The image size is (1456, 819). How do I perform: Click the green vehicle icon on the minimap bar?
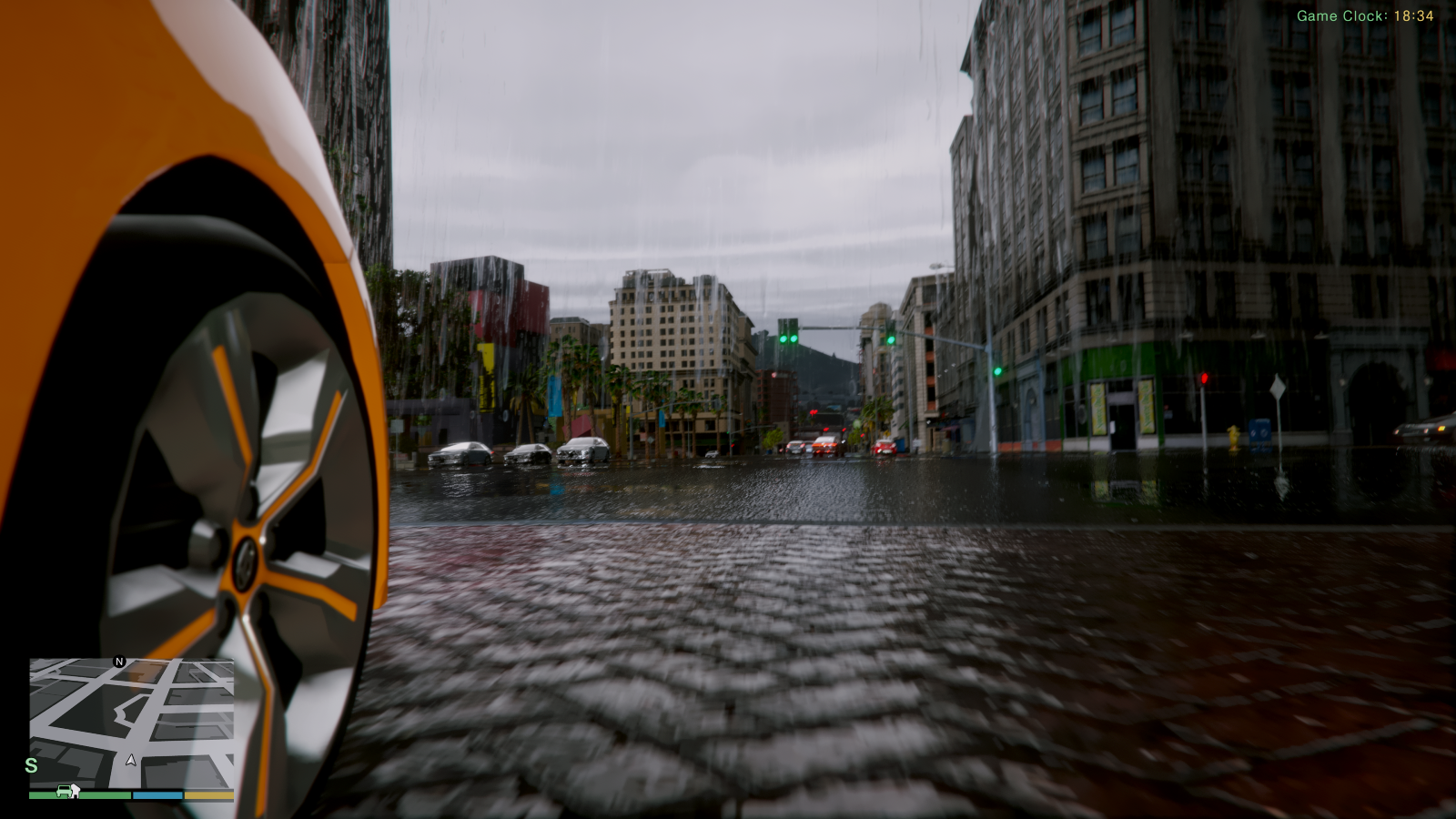click(x=63, y=792)
